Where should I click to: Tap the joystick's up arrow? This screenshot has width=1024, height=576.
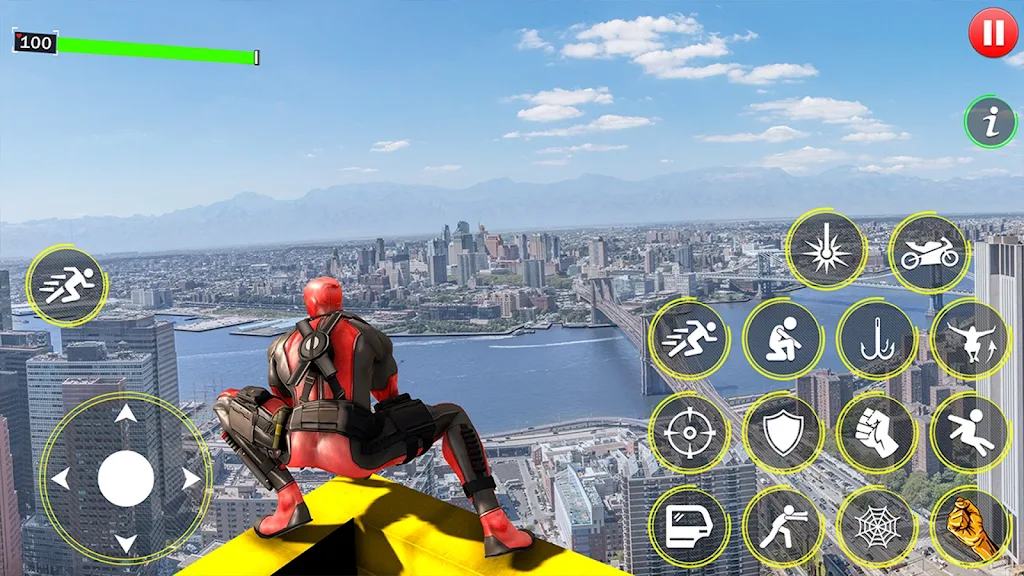125,414
